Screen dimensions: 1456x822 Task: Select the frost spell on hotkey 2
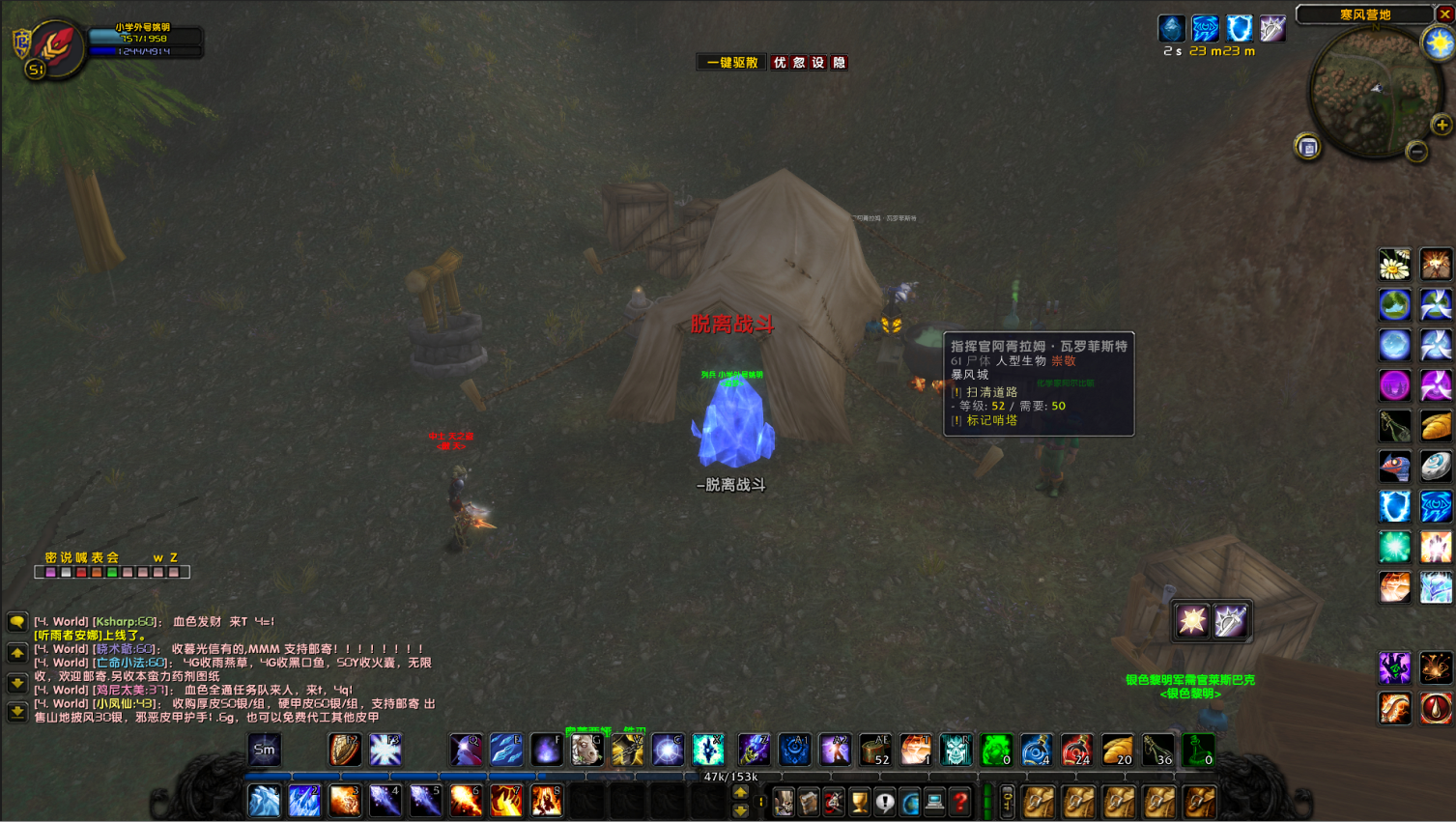(x=303, y=800)
